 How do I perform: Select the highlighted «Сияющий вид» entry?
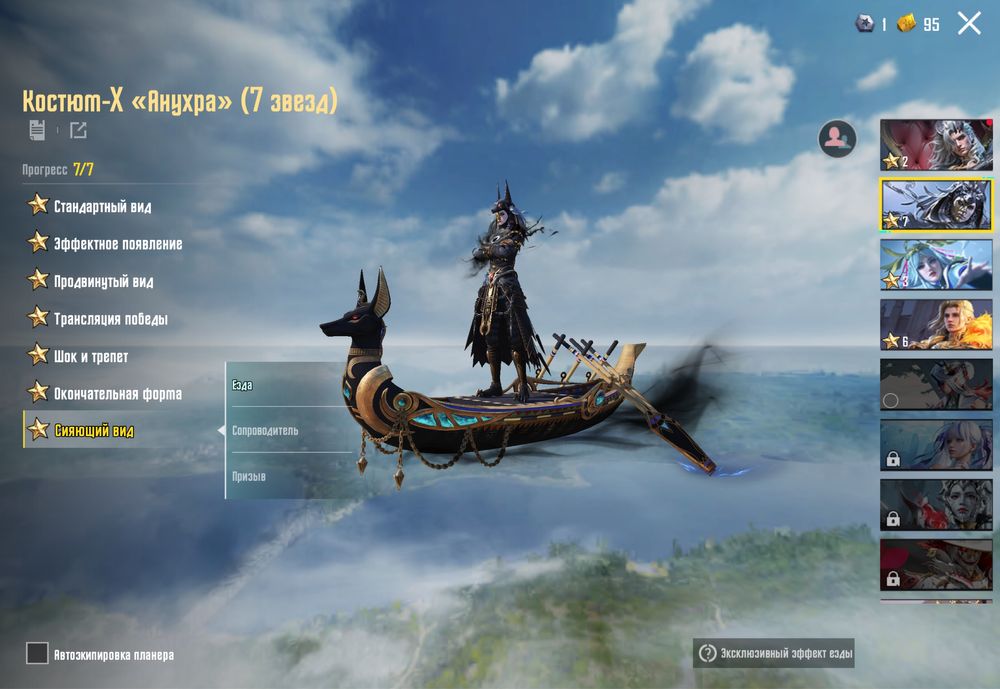(x=93, y=431)
